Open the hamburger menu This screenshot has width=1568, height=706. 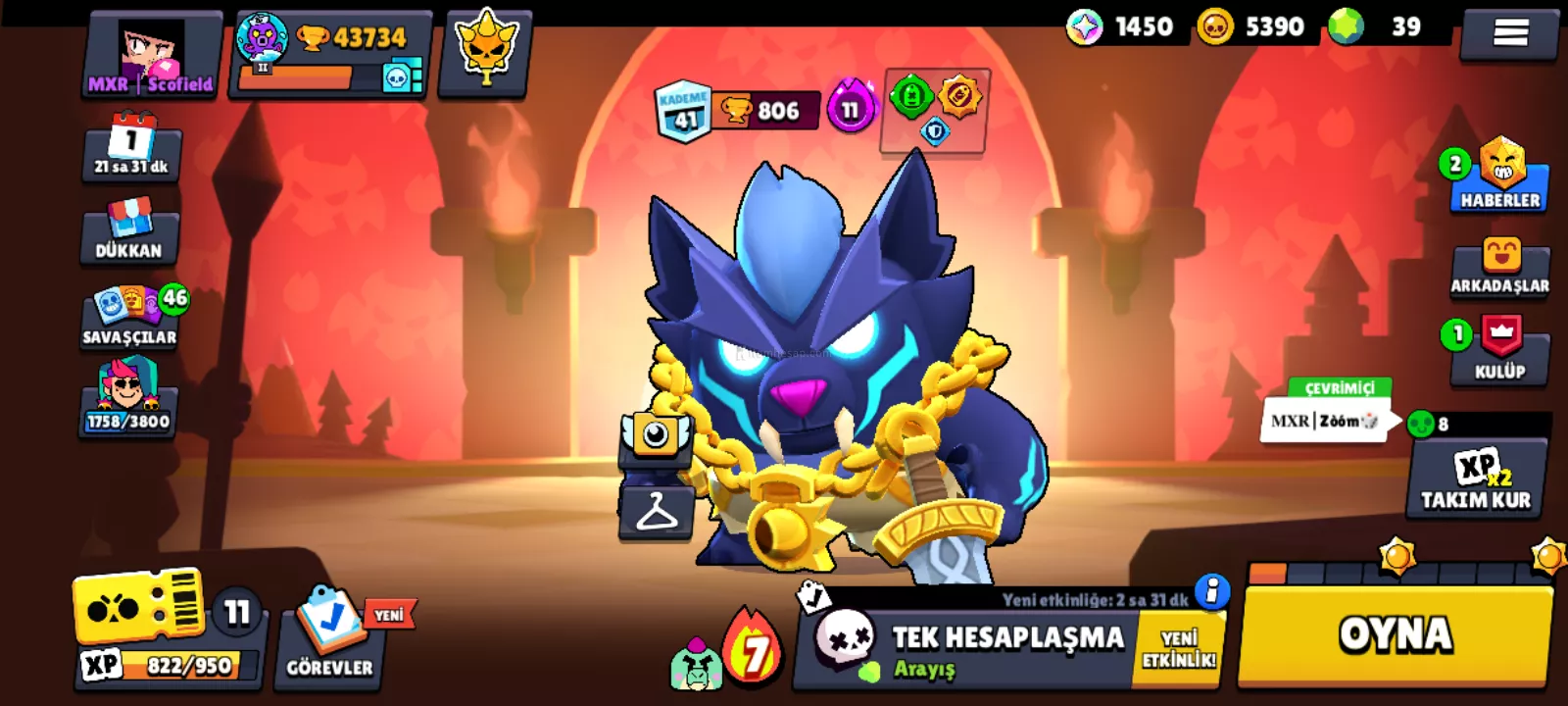(x=1510, y=33)
